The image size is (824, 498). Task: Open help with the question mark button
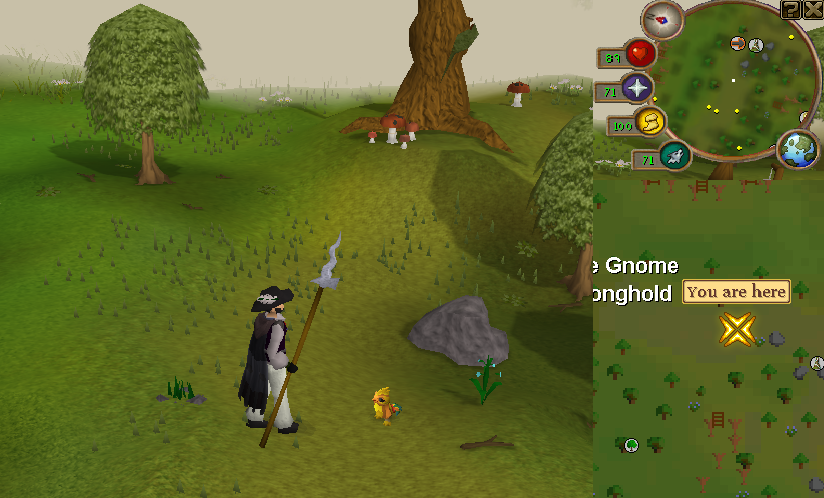tap(790, 10)
